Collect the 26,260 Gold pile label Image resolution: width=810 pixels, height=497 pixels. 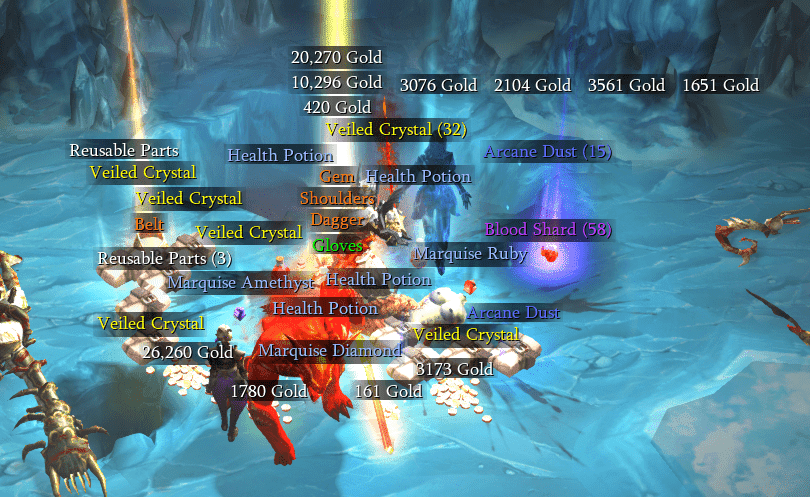(187, 352)
